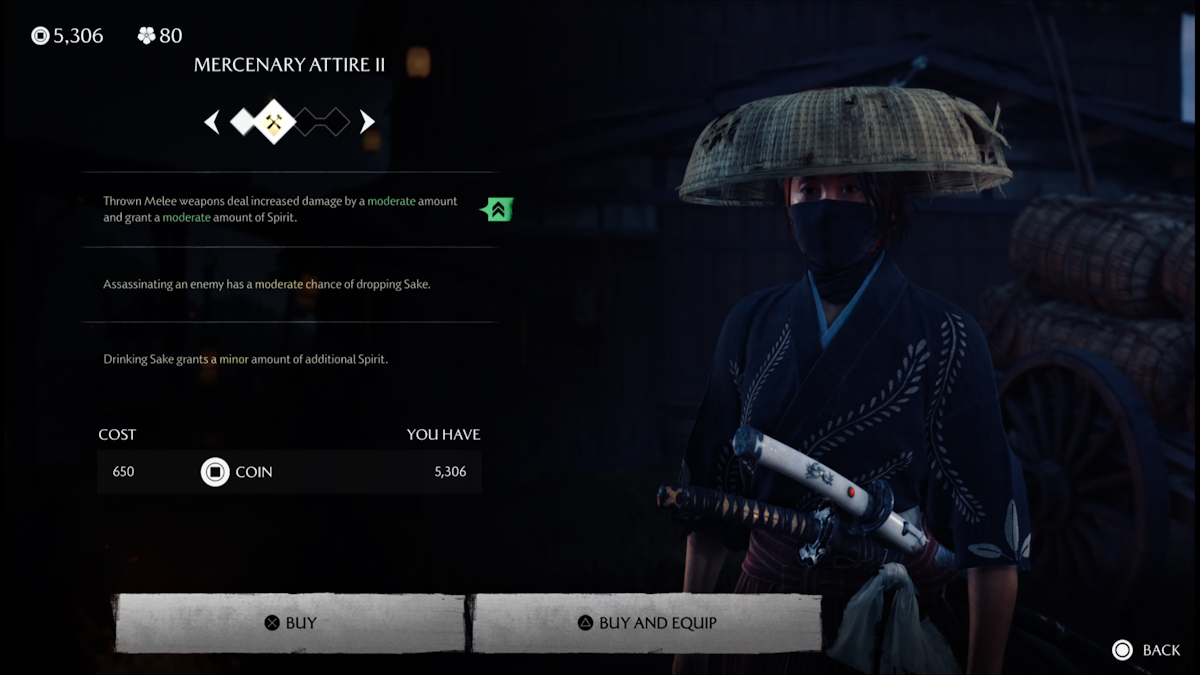Select the crossed-hammers upgrade level diamond
Image resolution: width=1200 pixels, height=675 pixels.
coord(274,122)
